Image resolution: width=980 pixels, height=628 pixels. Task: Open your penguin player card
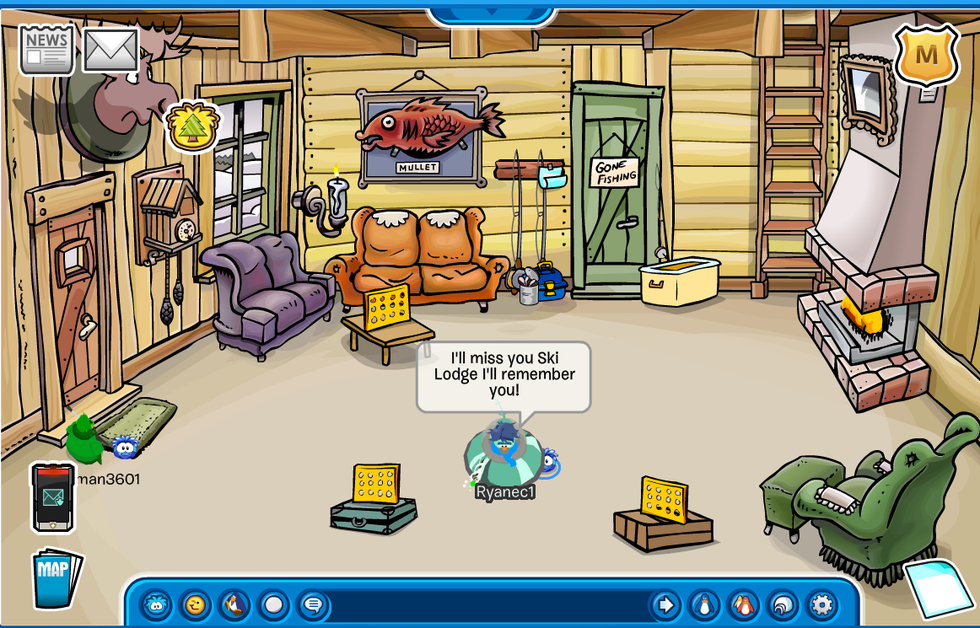pyautogui.click(x=705, y=605)
